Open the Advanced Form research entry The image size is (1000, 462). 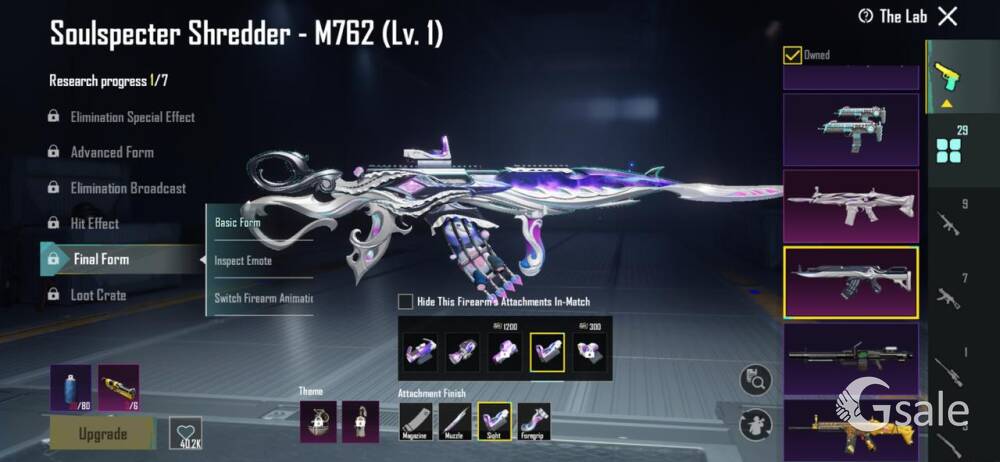click(x=111, y=153)
